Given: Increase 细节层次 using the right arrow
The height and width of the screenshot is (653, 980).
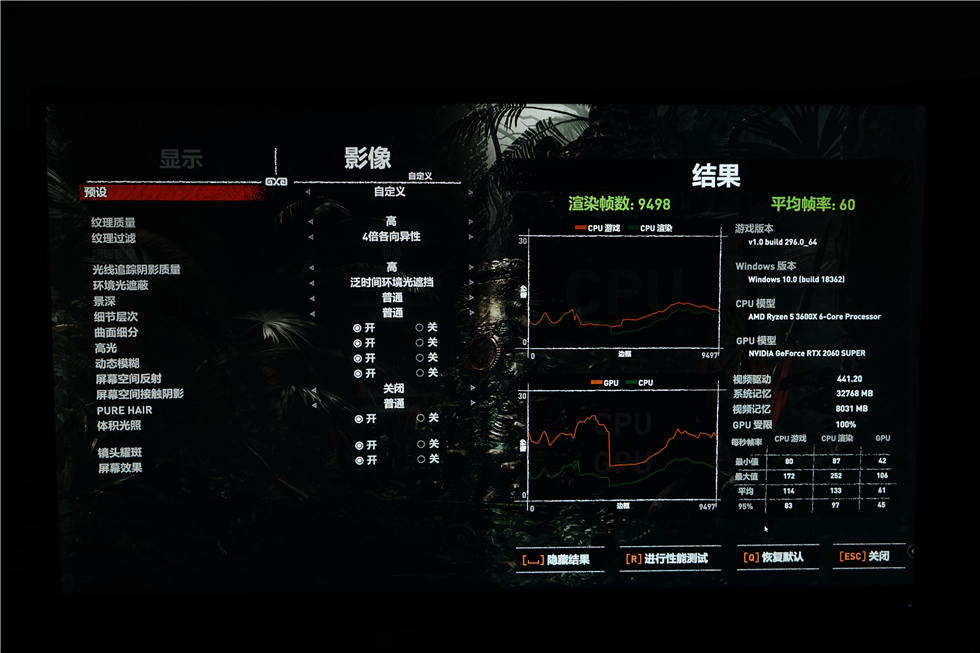Looking at the screenshot, I should pyautogui.click(x=469, y=313).
